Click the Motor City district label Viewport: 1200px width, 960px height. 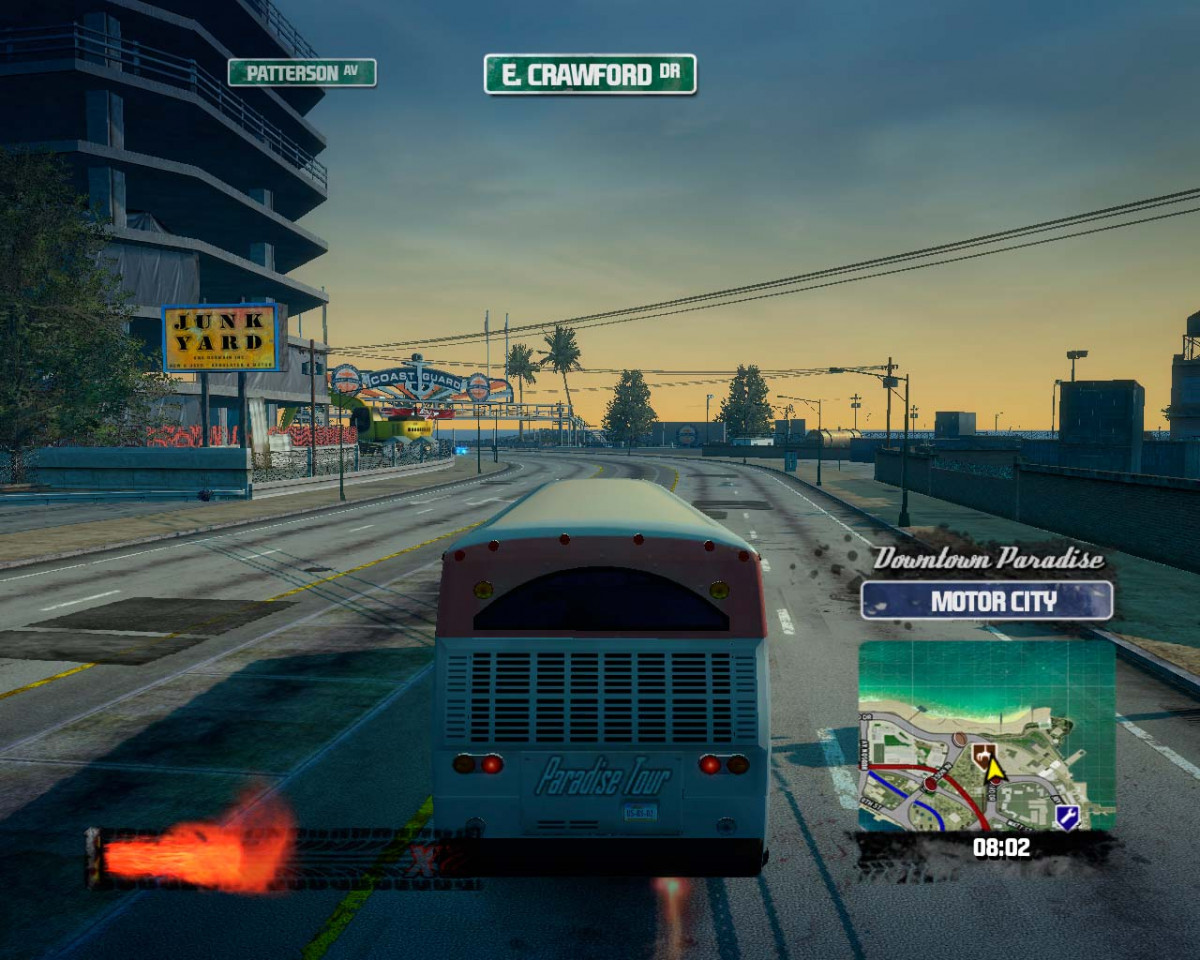click(x=986, y=601)
